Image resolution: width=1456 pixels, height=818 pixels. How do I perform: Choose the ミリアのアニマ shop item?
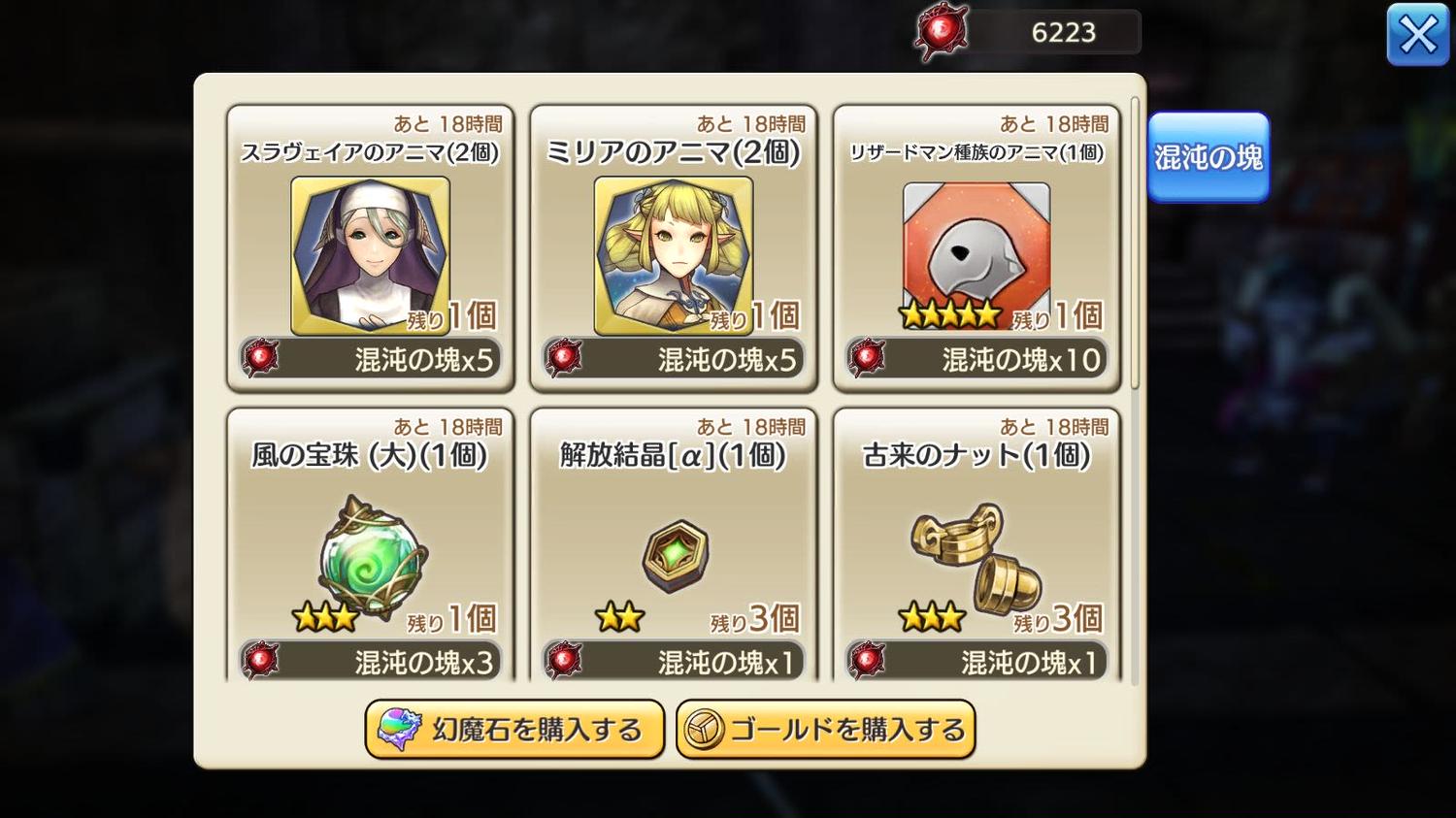673,254
